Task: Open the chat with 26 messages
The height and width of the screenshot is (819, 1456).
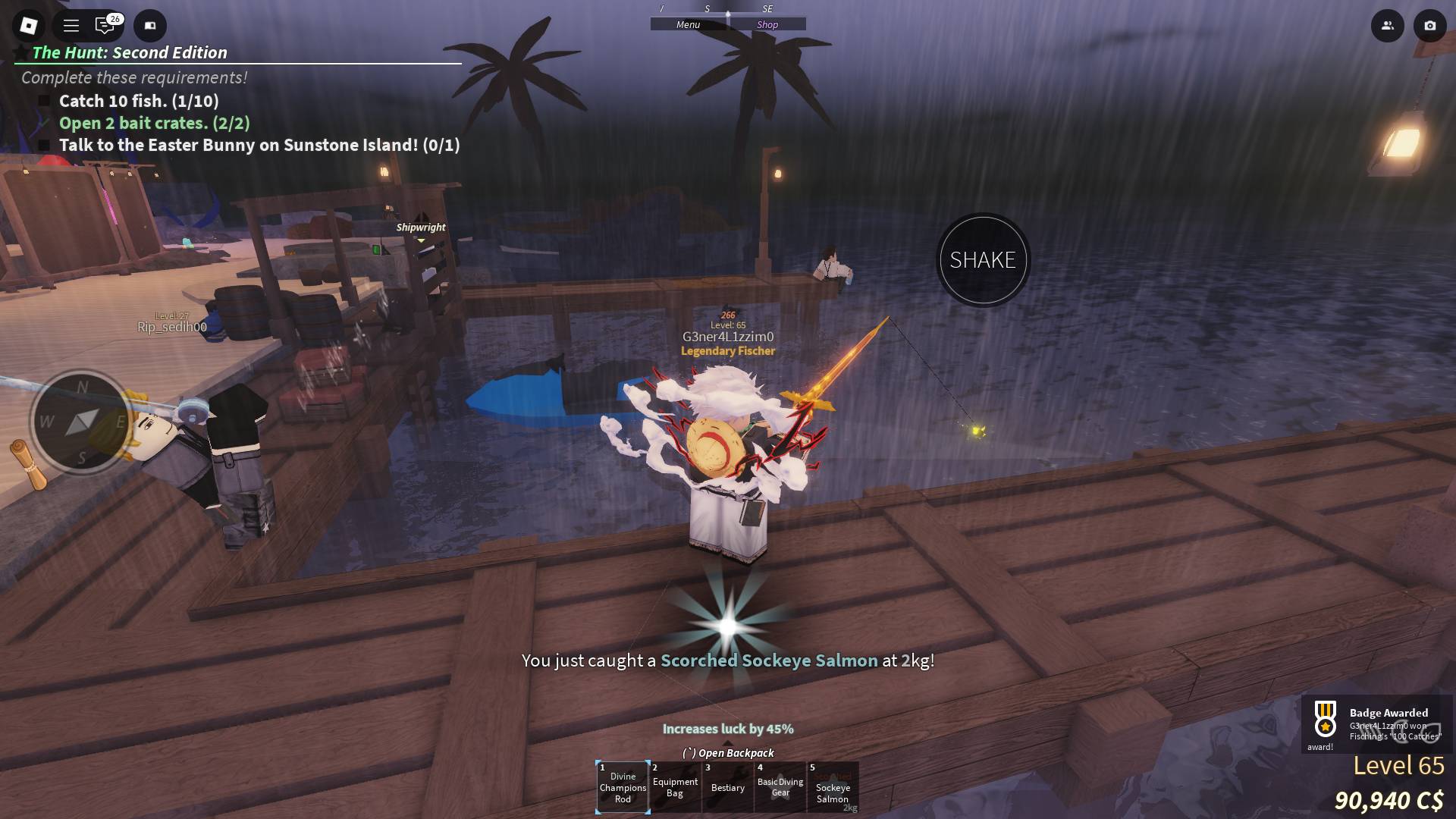Action: 105,26
